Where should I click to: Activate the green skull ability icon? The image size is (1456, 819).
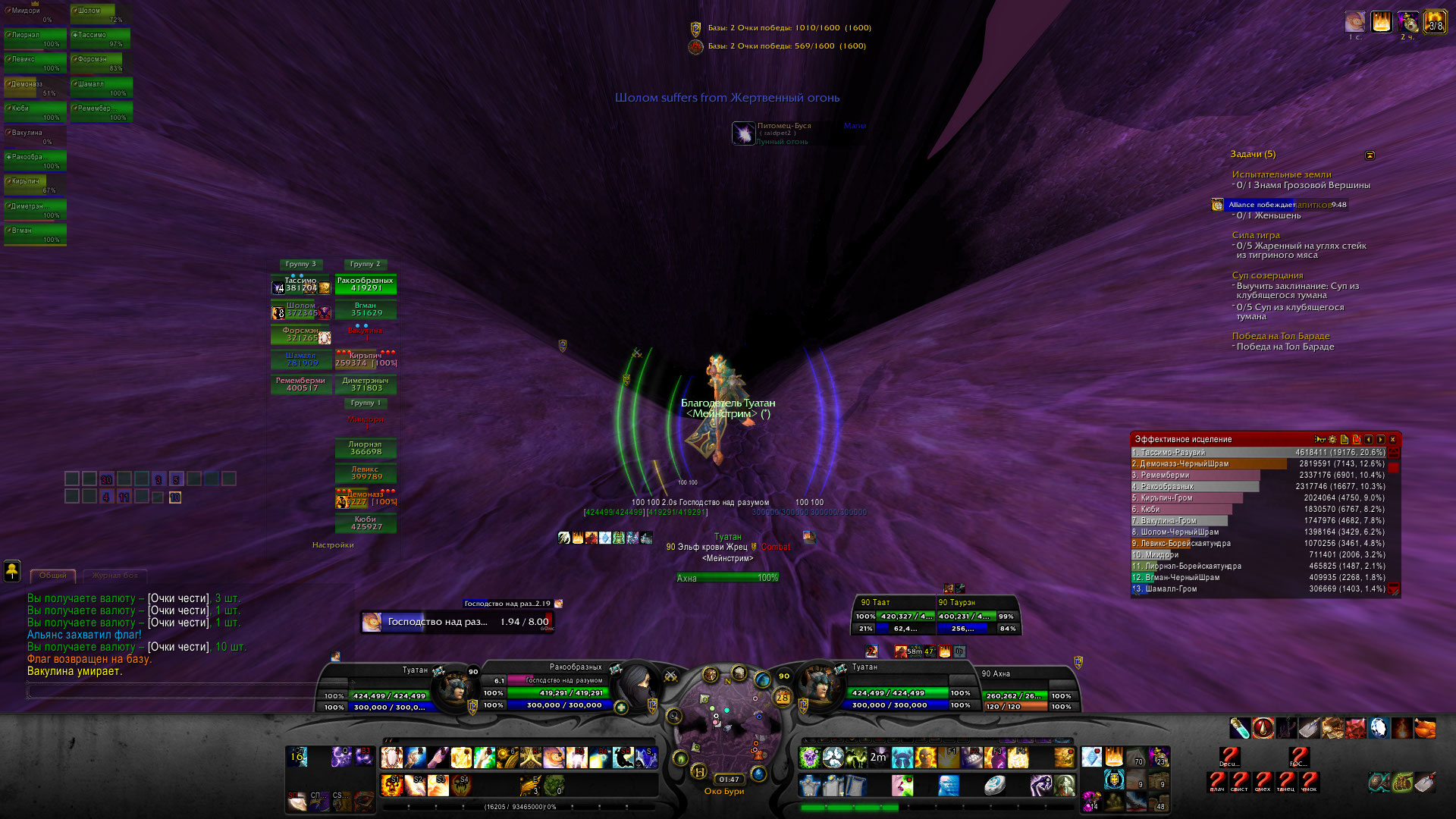click(810, 757)
